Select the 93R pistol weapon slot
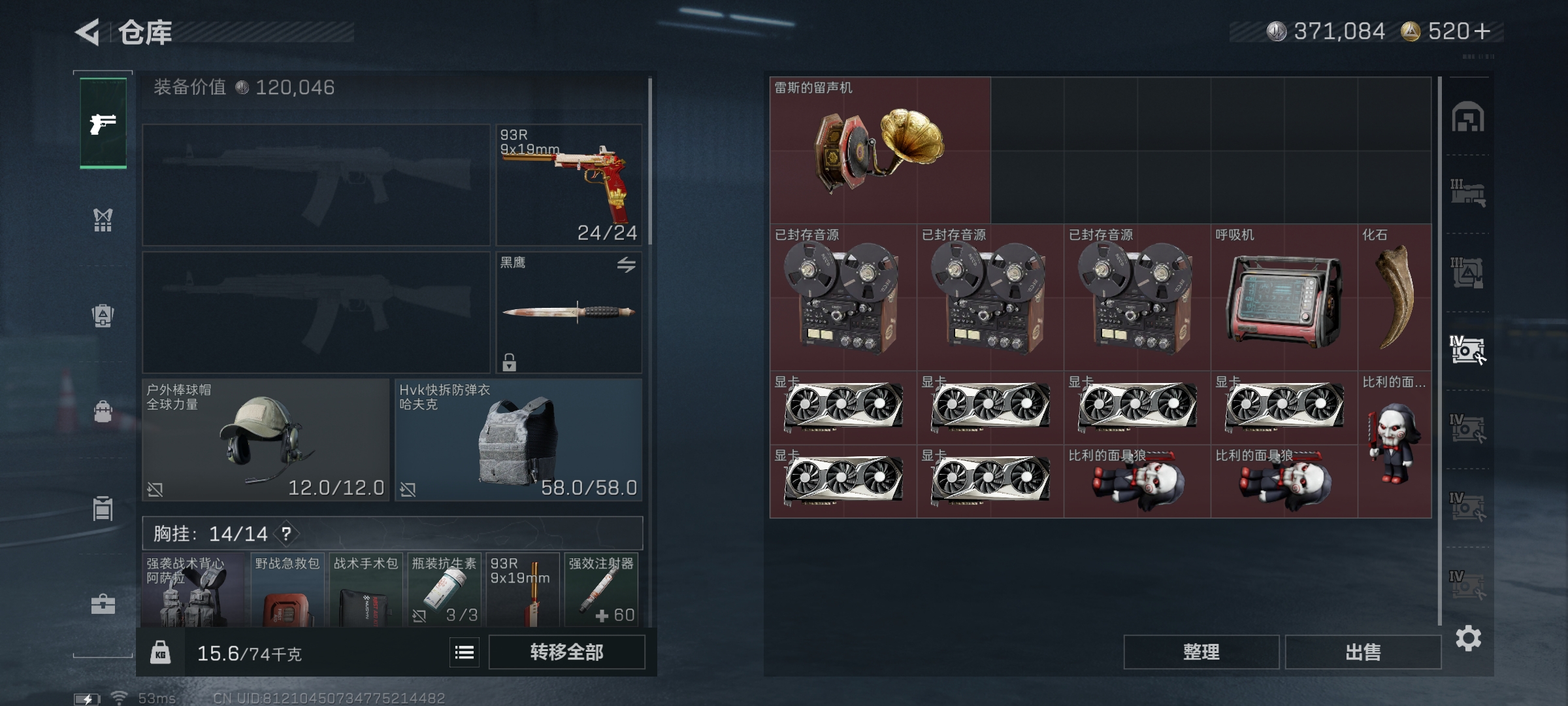This screenshot has width=1568, height=706. 568,185
